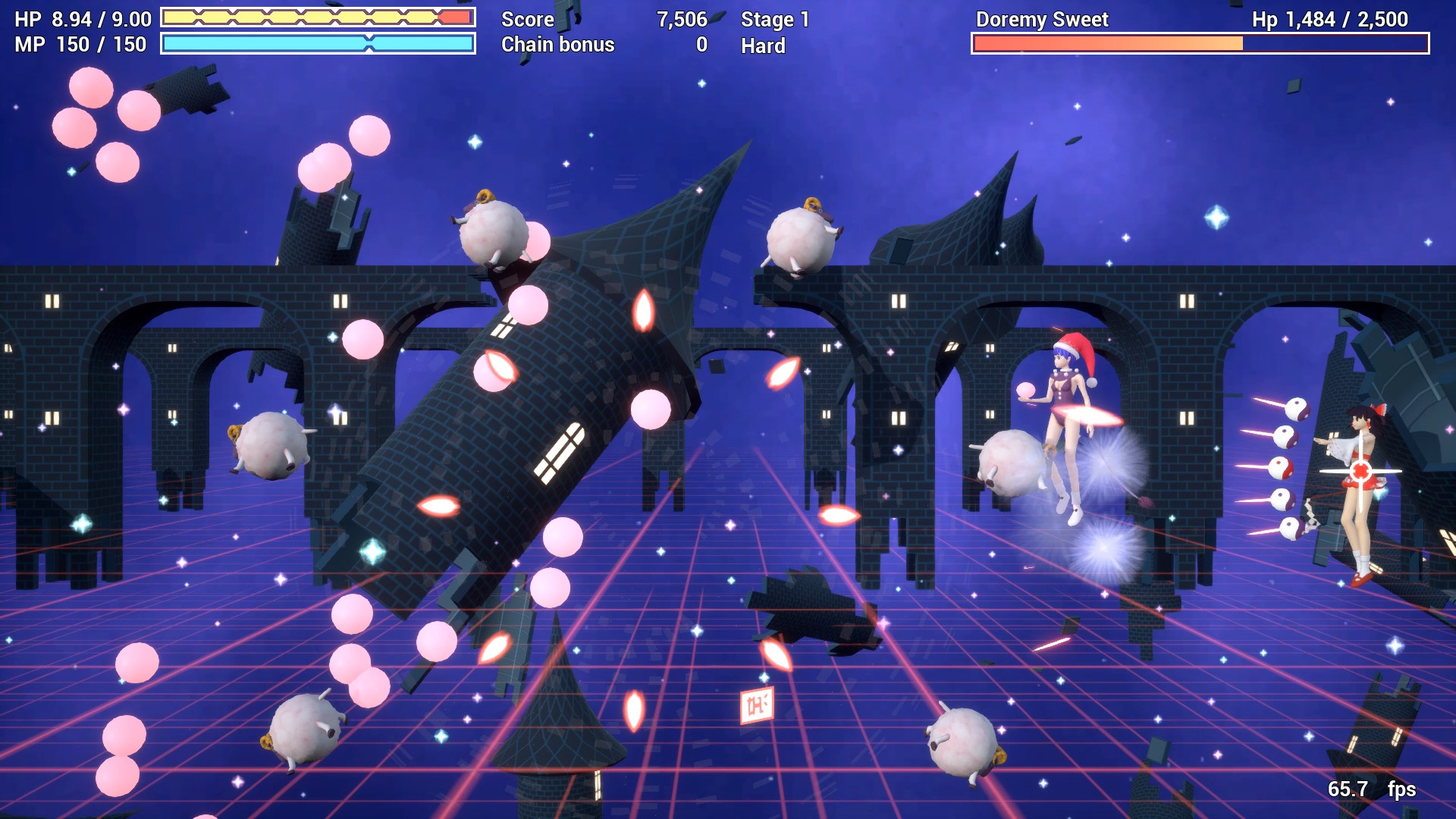Viewport: 1456px width, 819px height.
Task: Click the Stage 1 indicator
Action: point(773,20)
